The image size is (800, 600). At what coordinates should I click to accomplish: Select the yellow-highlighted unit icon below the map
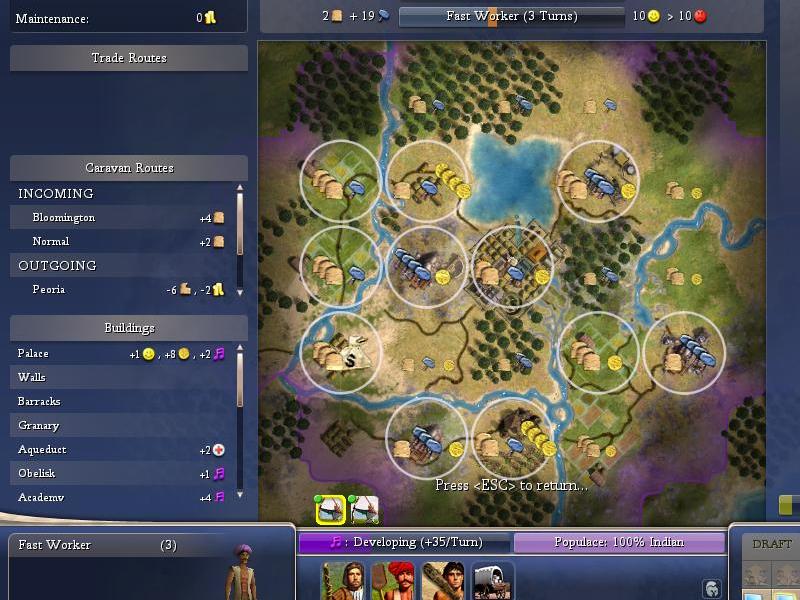[x=331, y=510]
